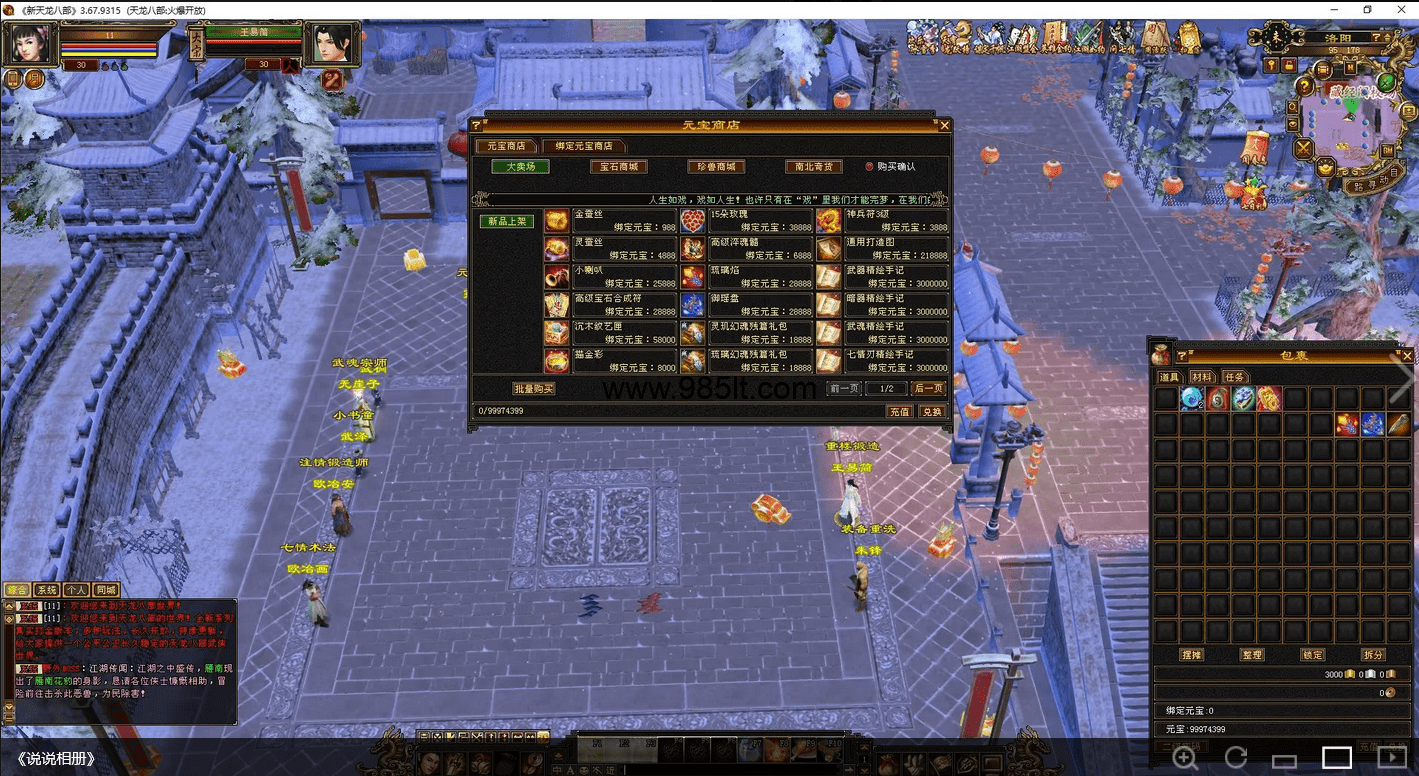Go to next shop page 后一页
Image resolution: width=1419 pixels, height=776 pixels.
tap(928, 388)
